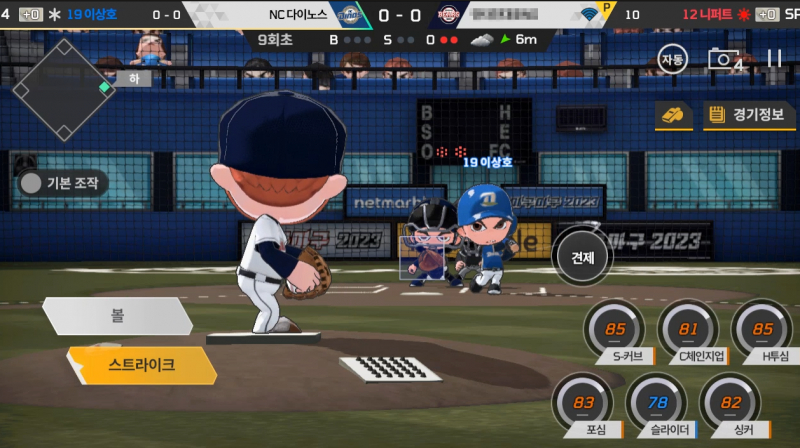
Task: Choose the 포심 fastball pitch
Action: [x=582, y=403]
